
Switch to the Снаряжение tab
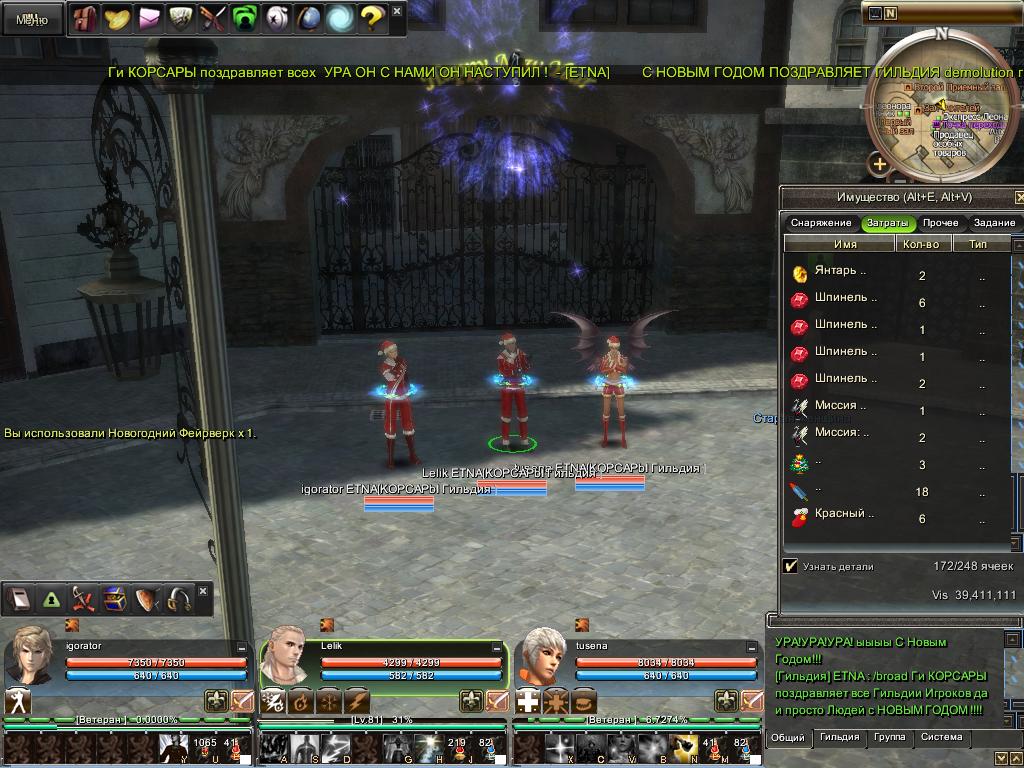(820, 223)
